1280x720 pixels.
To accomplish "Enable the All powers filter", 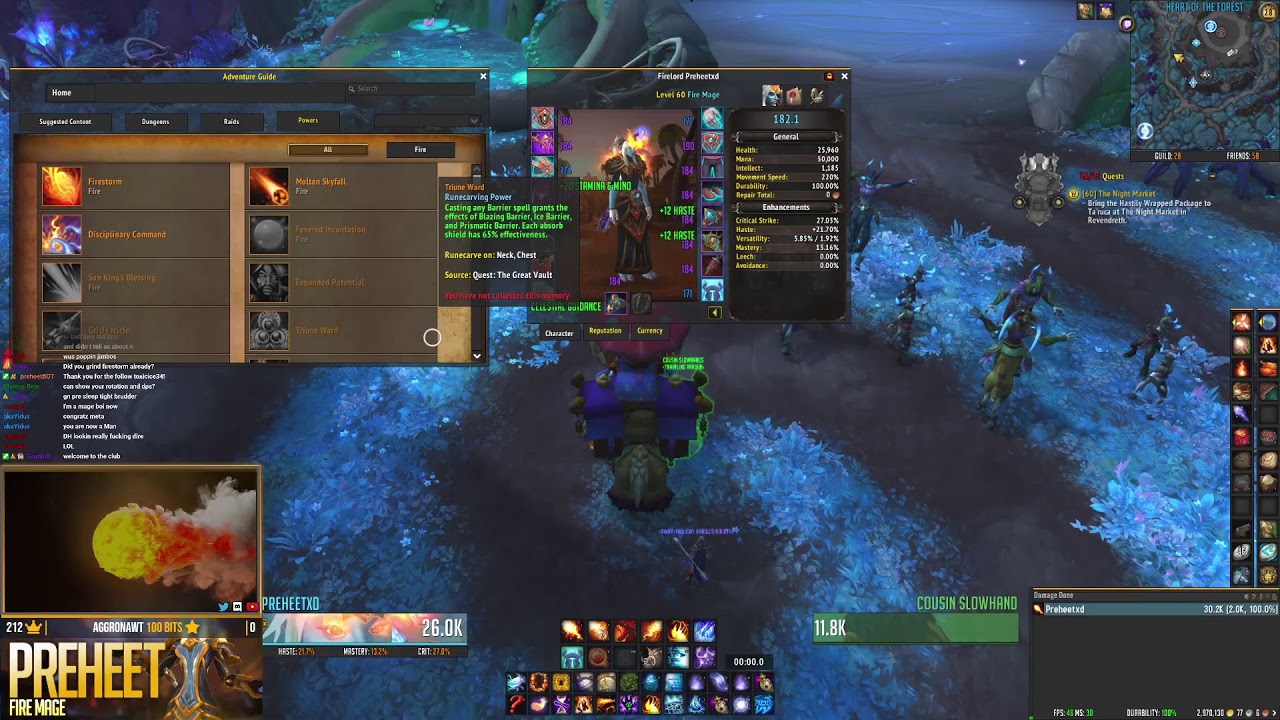I will pos(328,149).
